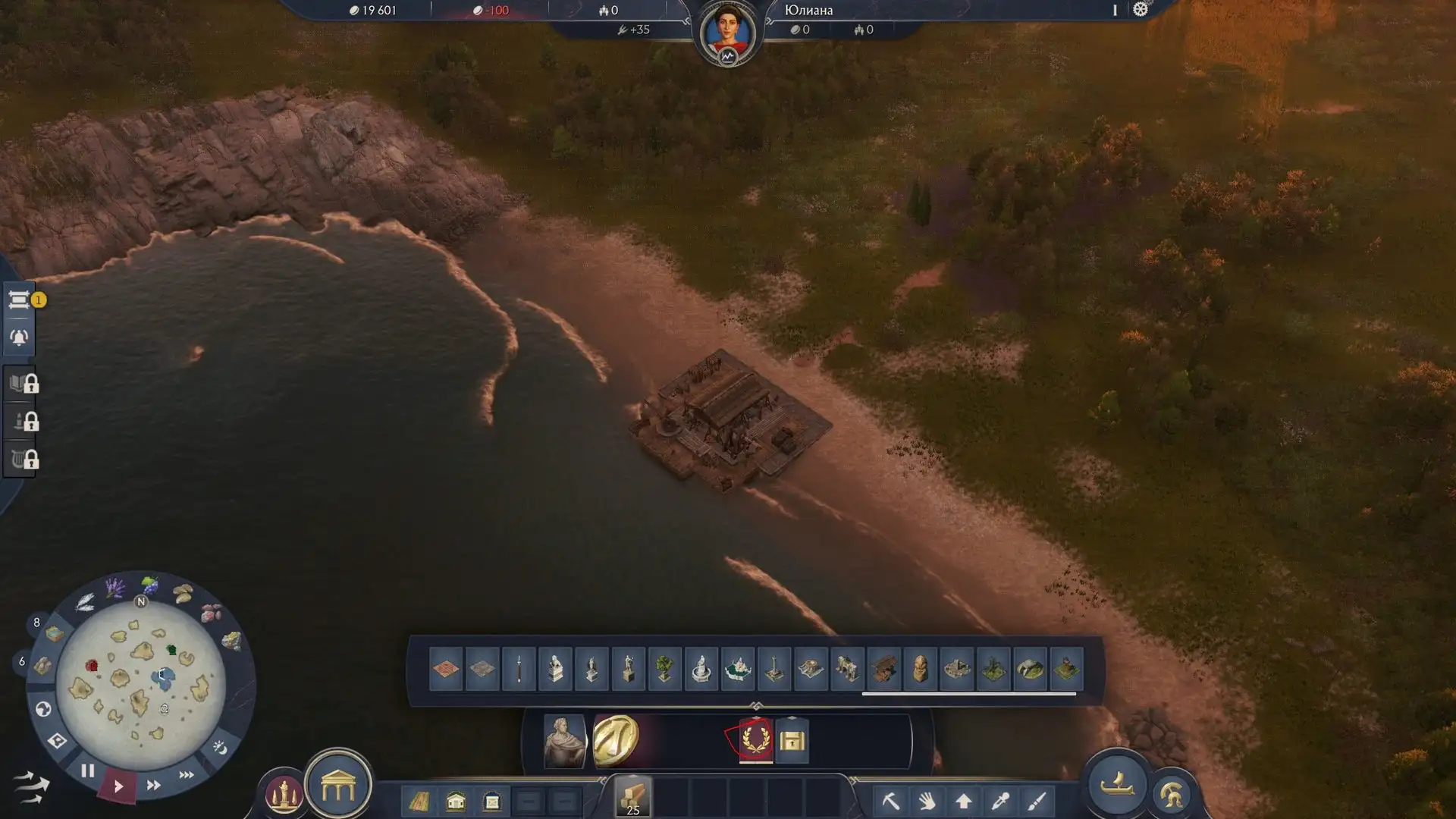Pause the game speed
1456x819 pixels.
88,771
